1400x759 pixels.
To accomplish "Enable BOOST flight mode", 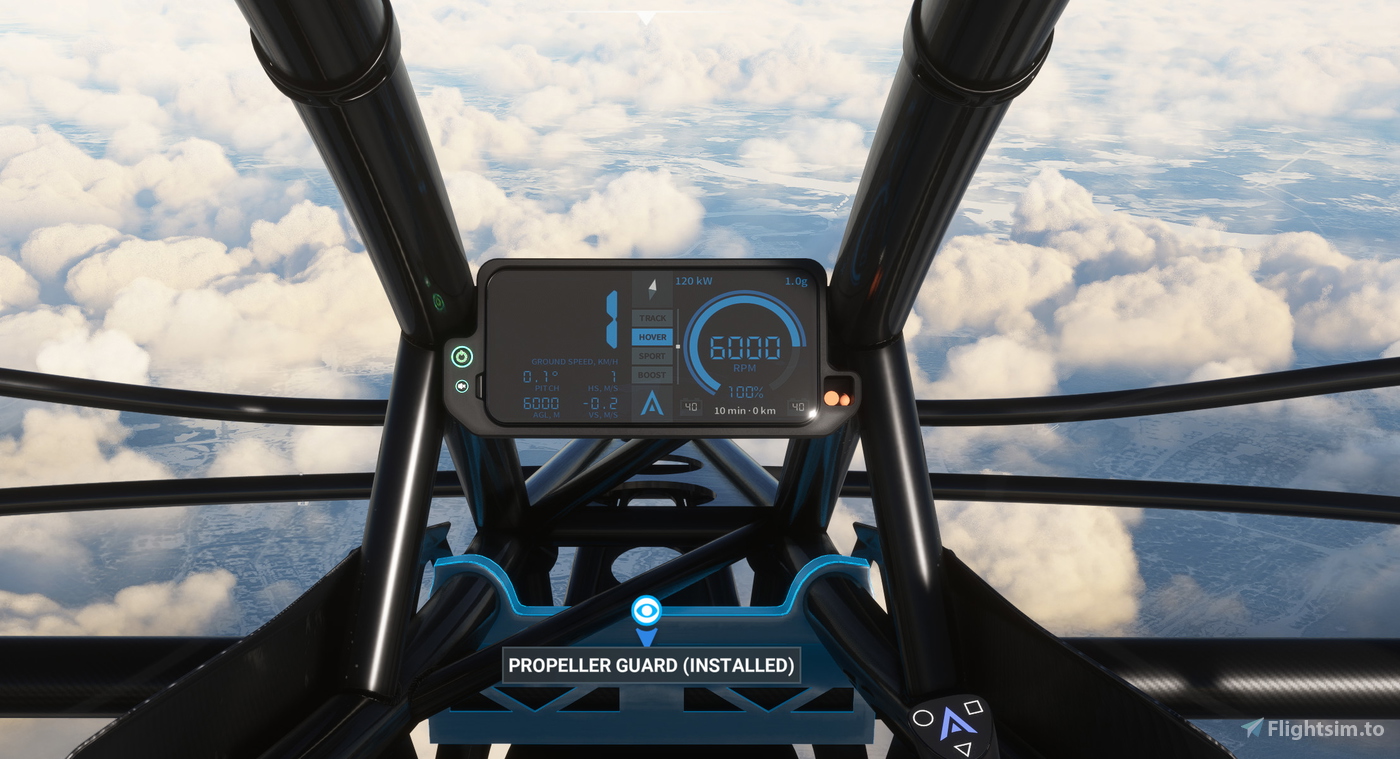I will click(x=651, y=375).
